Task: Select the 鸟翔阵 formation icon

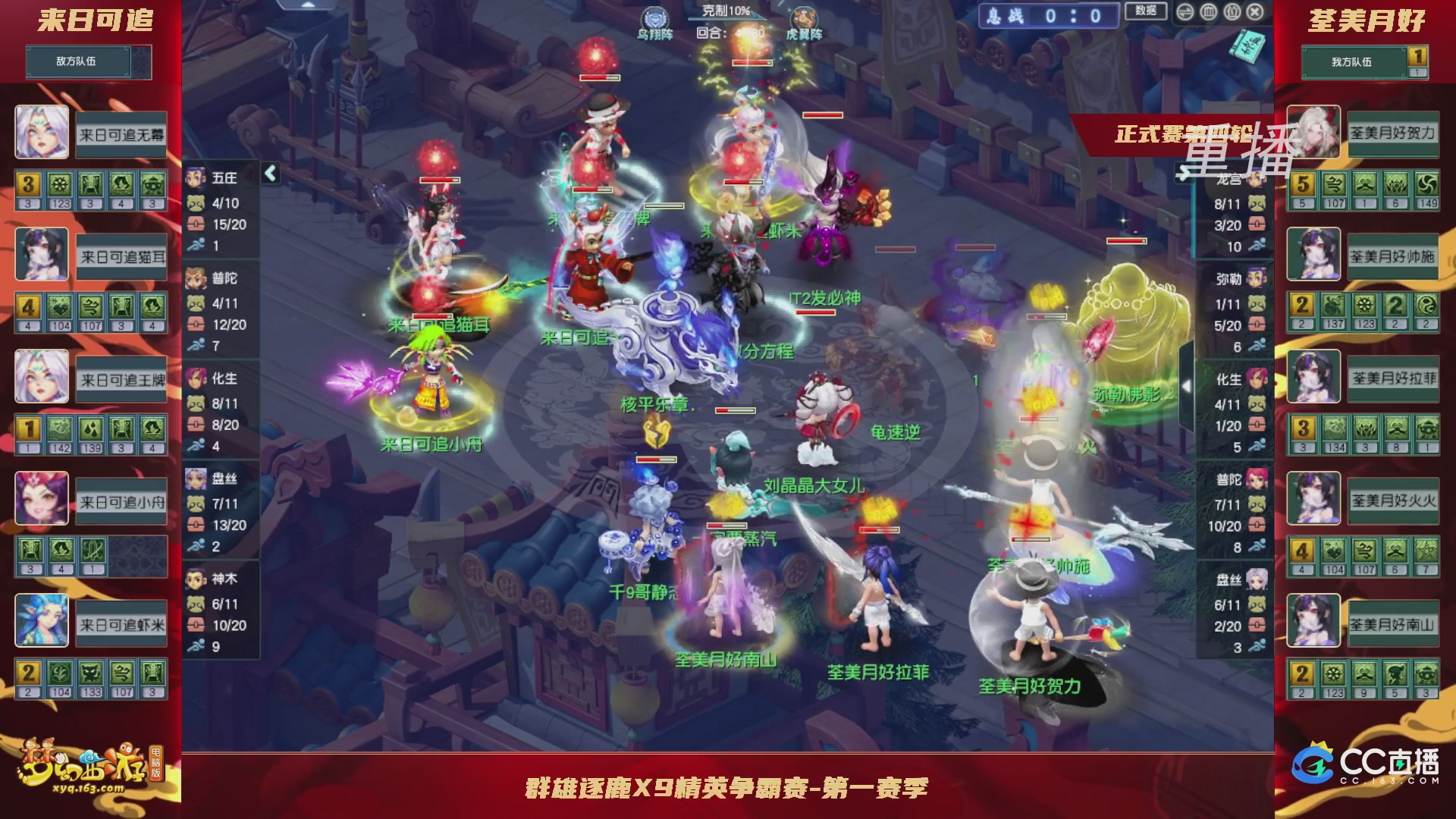Action: coord(655,17)
